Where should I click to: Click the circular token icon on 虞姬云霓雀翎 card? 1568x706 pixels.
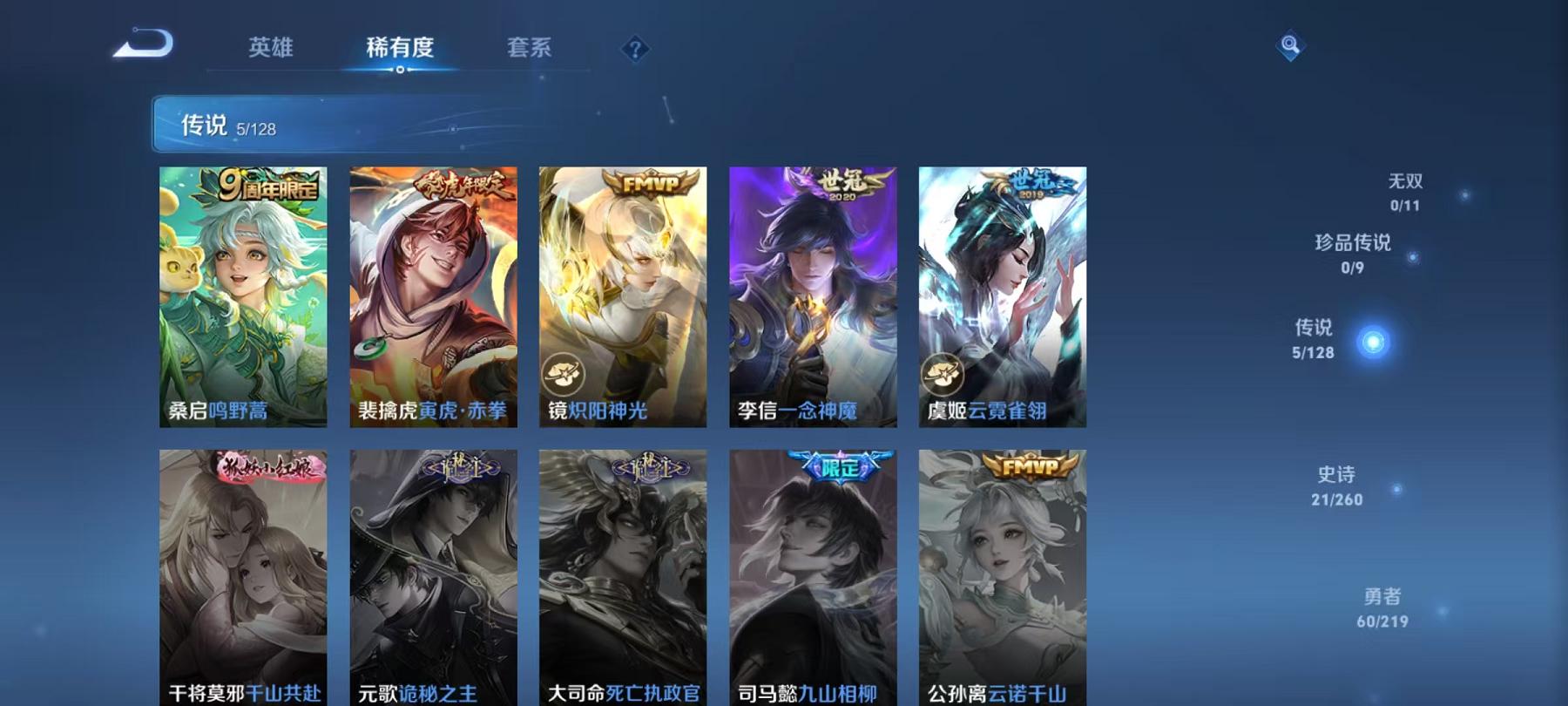[945, 372]
